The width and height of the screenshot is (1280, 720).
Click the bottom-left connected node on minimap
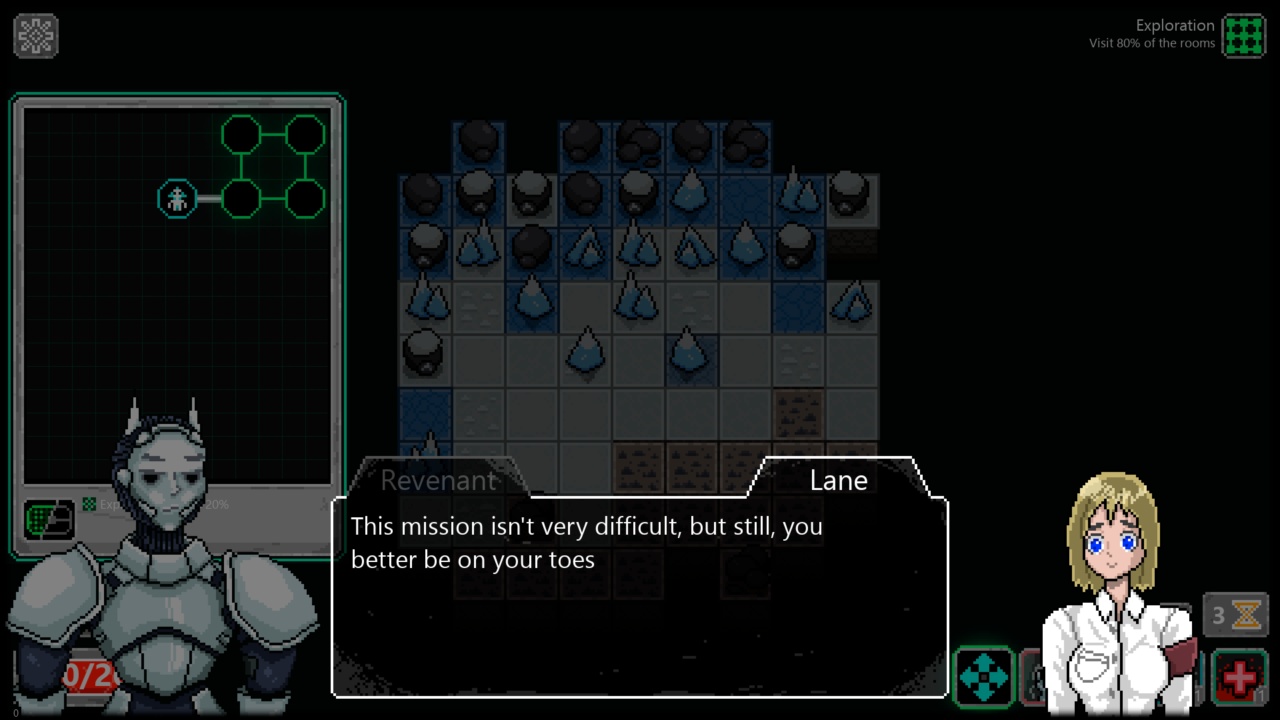[x=241, y=199]
